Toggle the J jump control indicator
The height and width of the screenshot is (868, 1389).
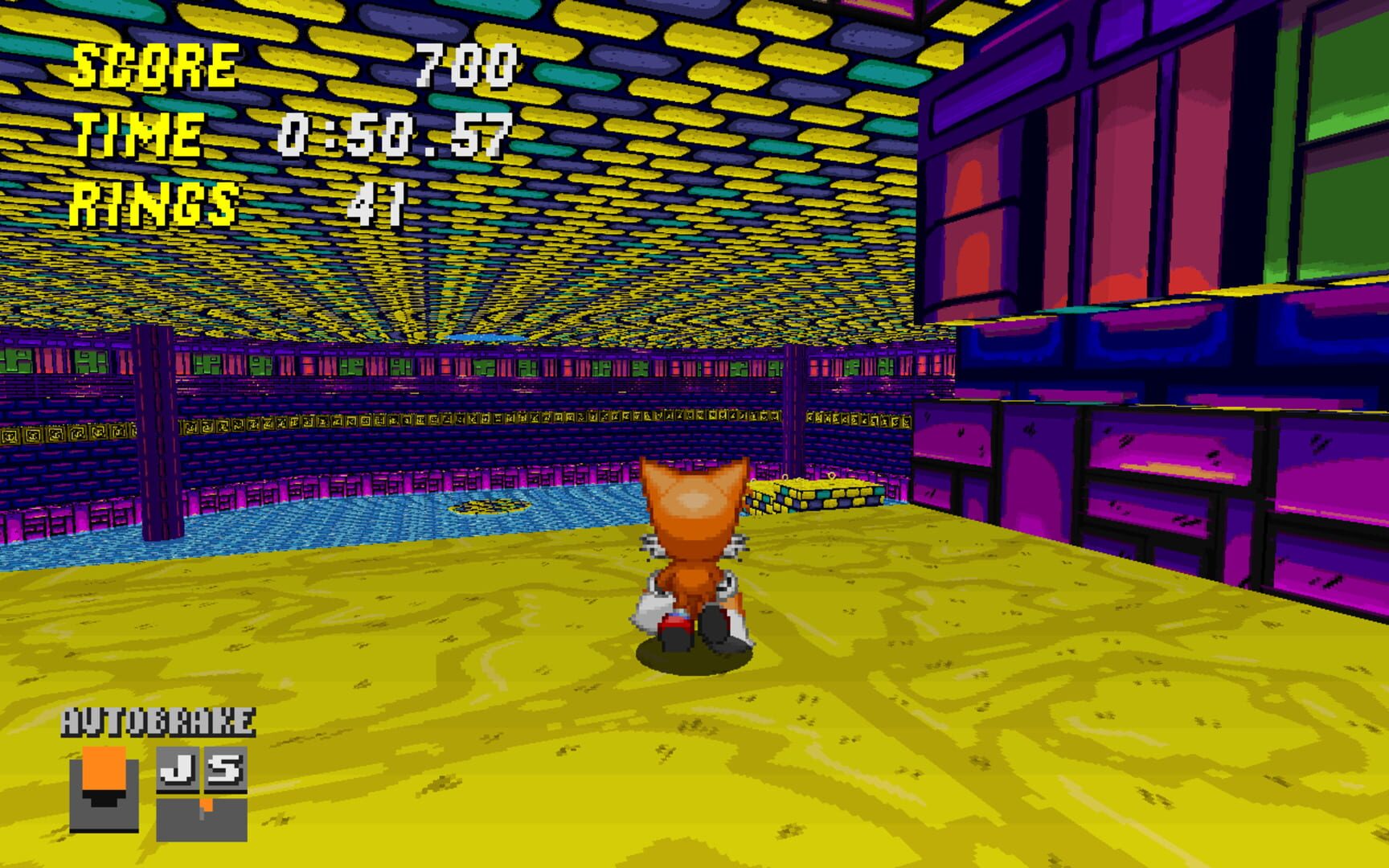178,769
